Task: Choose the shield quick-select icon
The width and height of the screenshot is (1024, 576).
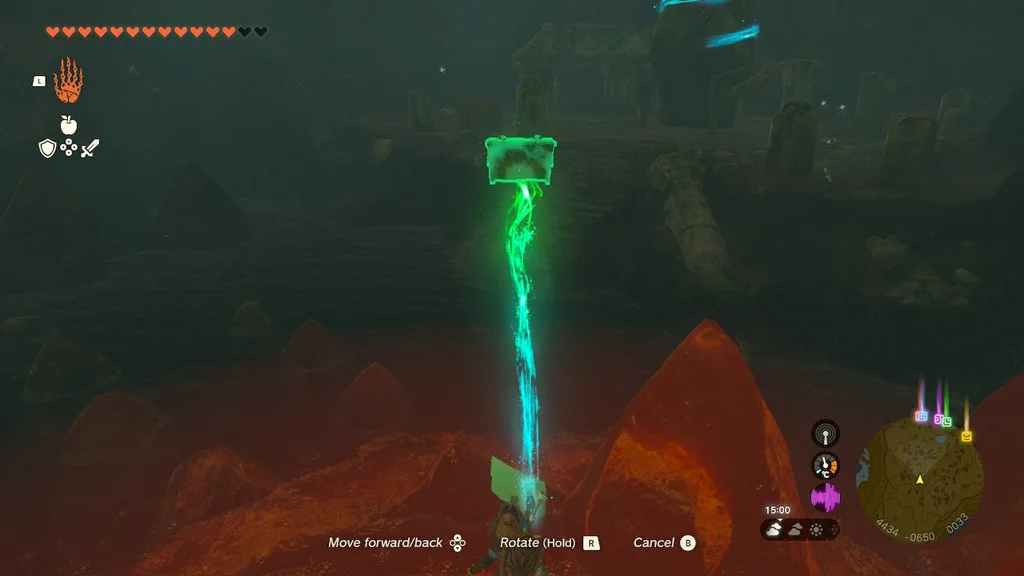Action: (47, 148)
